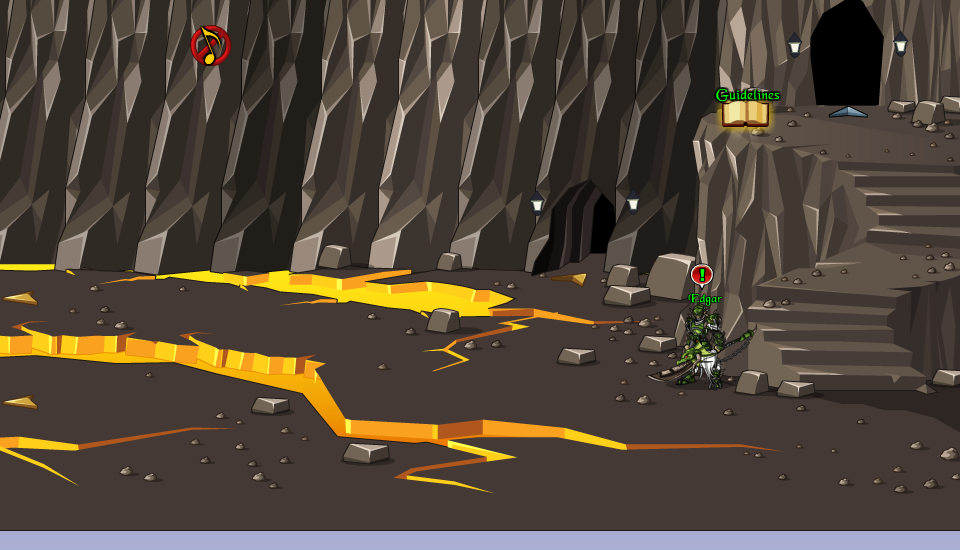Click the quest exclamation marker above Edgar
The image size is (960, 550).
[701, 275]
